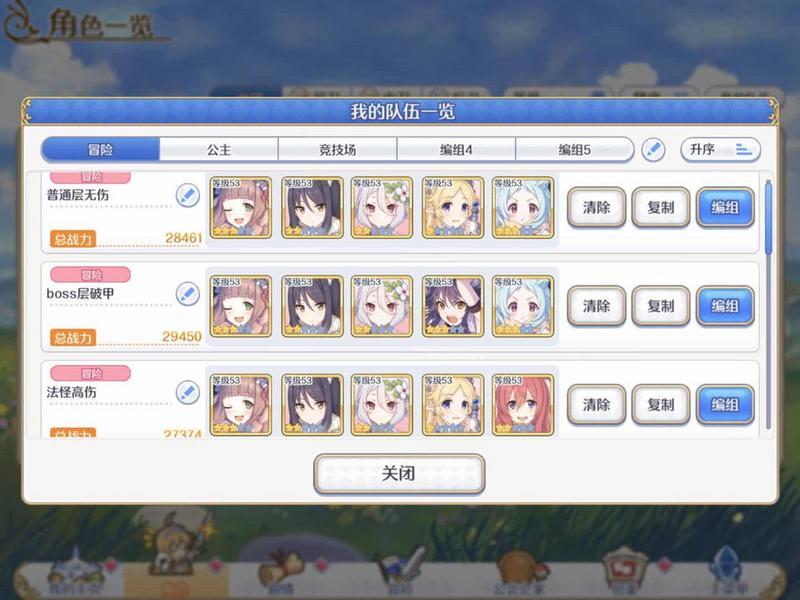The width and height of the screenshot is (800, 600).
Task: Rename the 普通层无伤 team with its pencil
Action: (187, 195)
